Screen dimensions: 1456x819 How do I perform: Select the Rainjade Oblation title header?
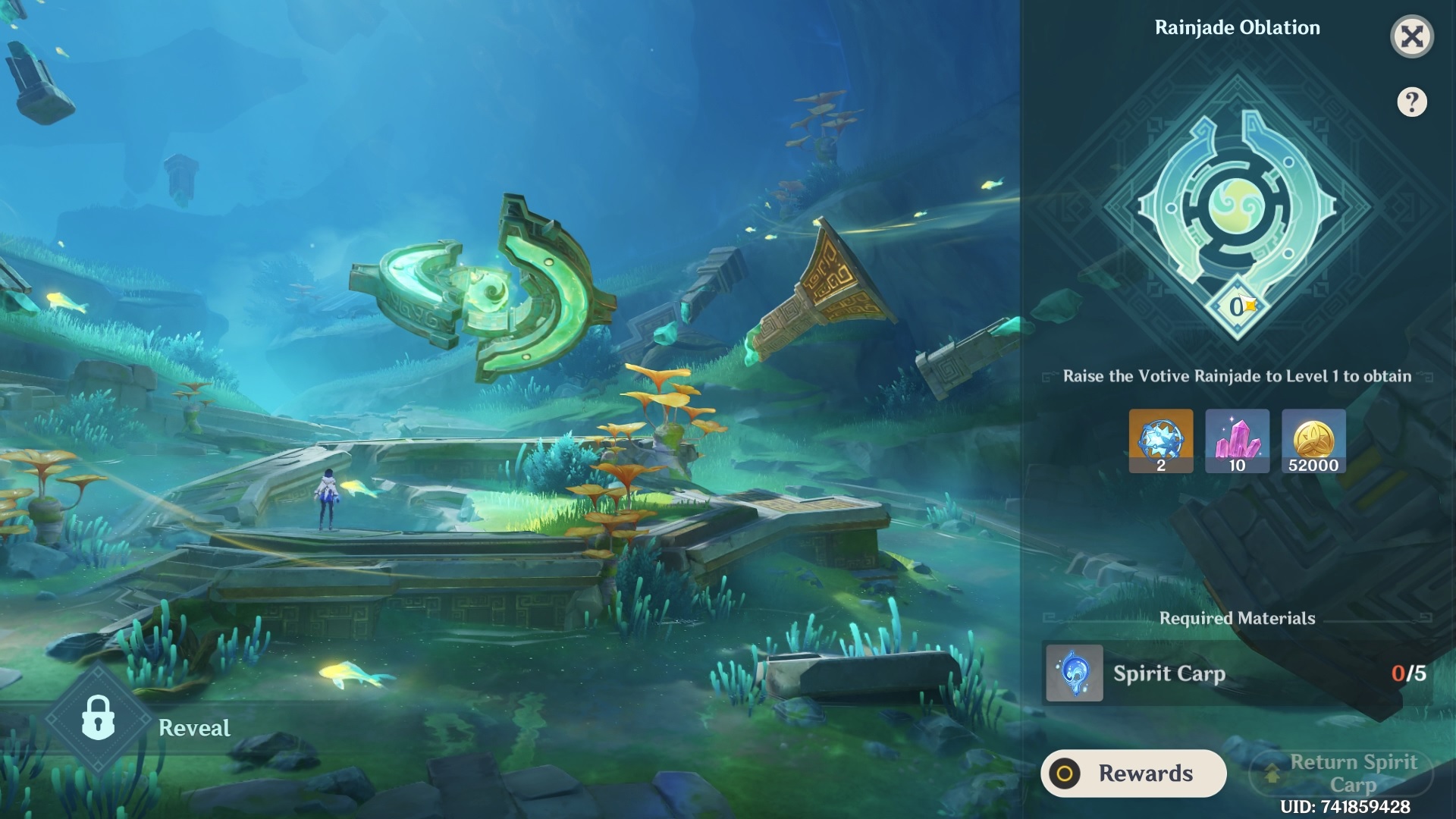pos(1238,27)
